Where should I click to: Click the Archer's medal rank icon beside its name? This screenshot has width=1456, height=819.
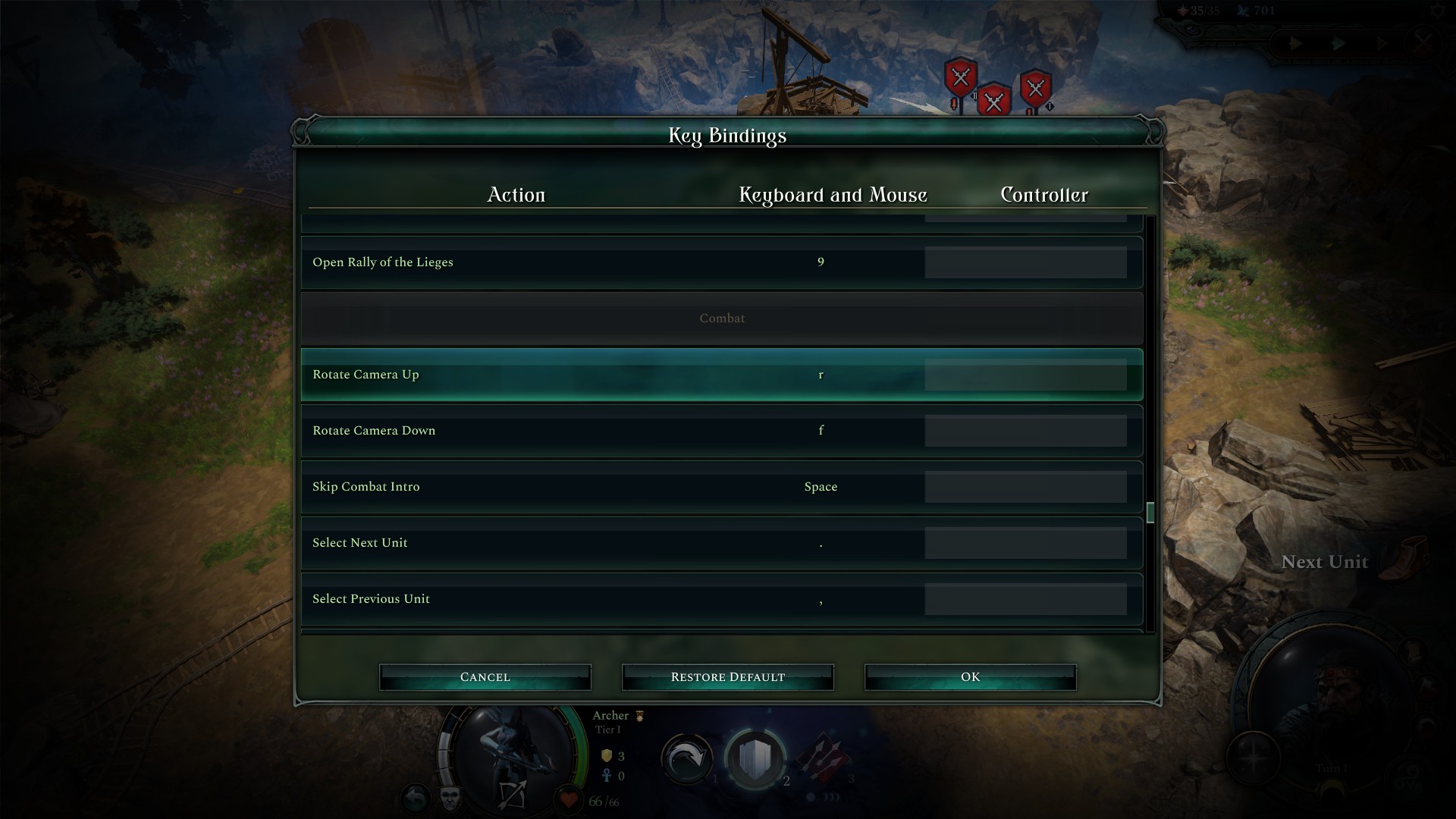(639, 716)
